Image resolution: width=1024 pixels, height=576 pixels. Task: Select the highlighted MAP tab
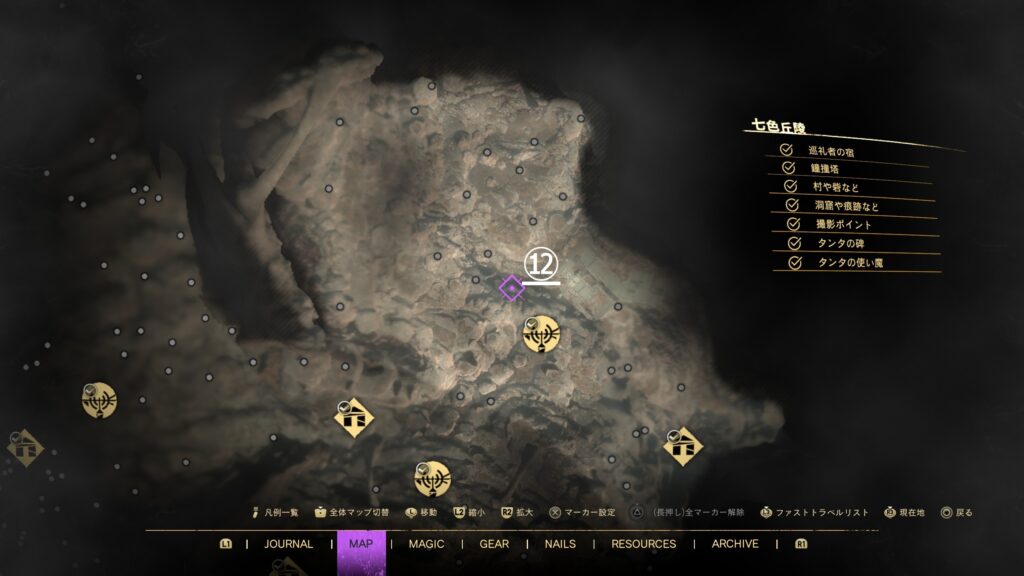pyautogui.click(x=361, y=544)
